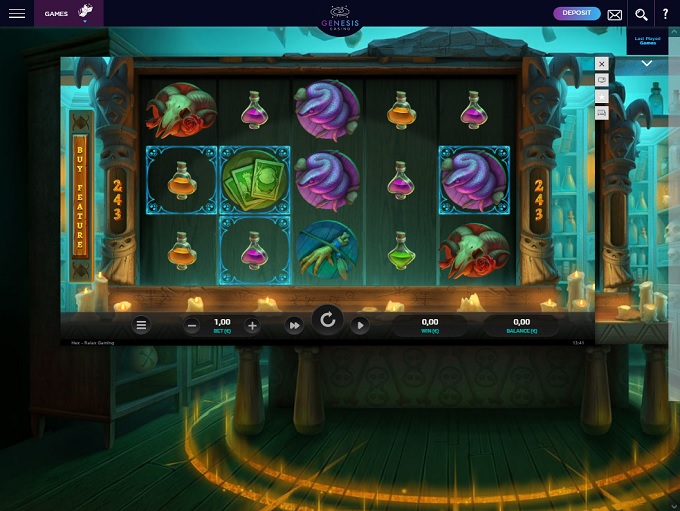Close the game window with the X
The height and width of the screenshot is (511, 680).
coord(602,64)
